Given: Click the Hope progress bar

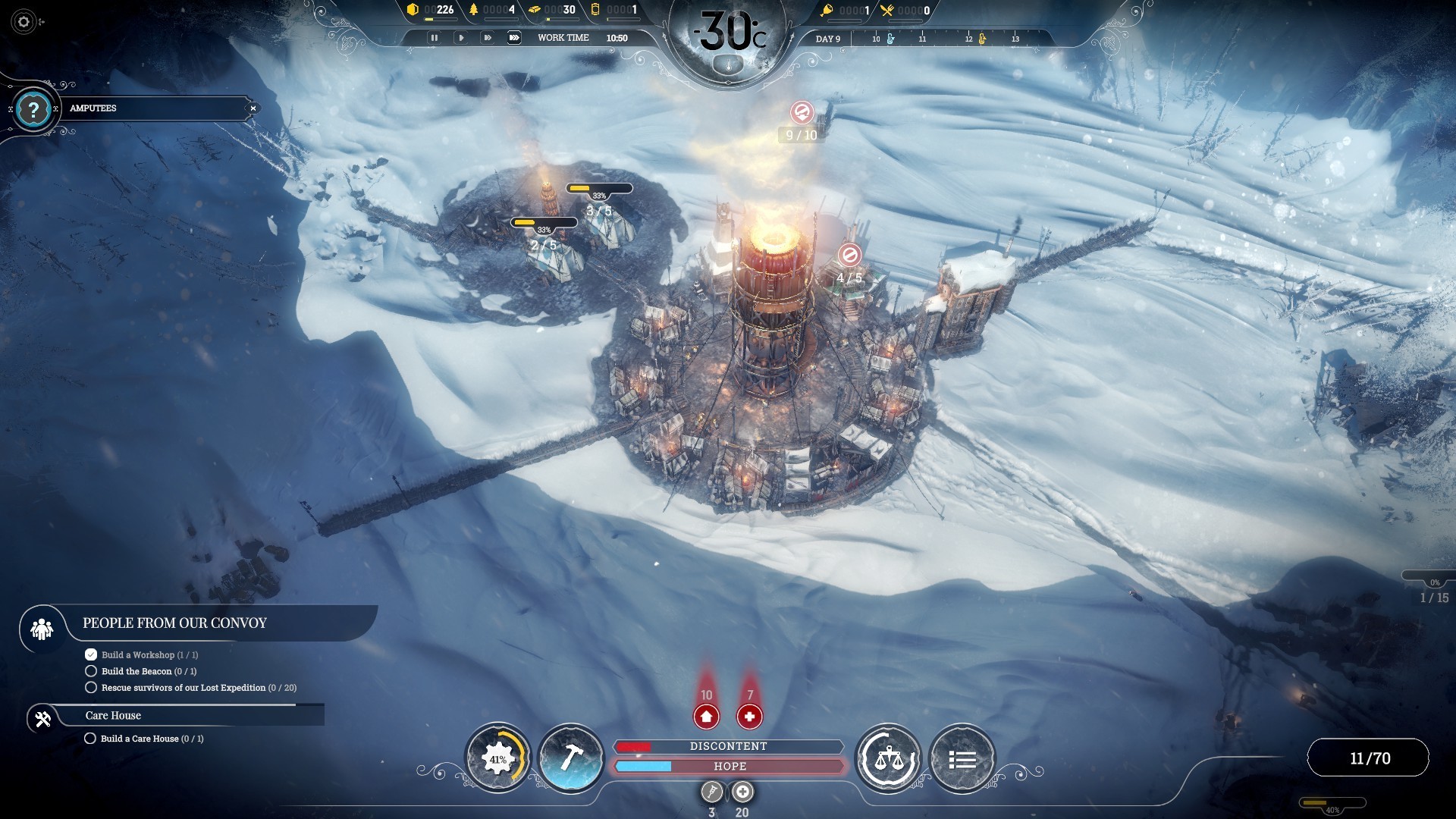Looking at the screenshot, I should pos(728,767).
